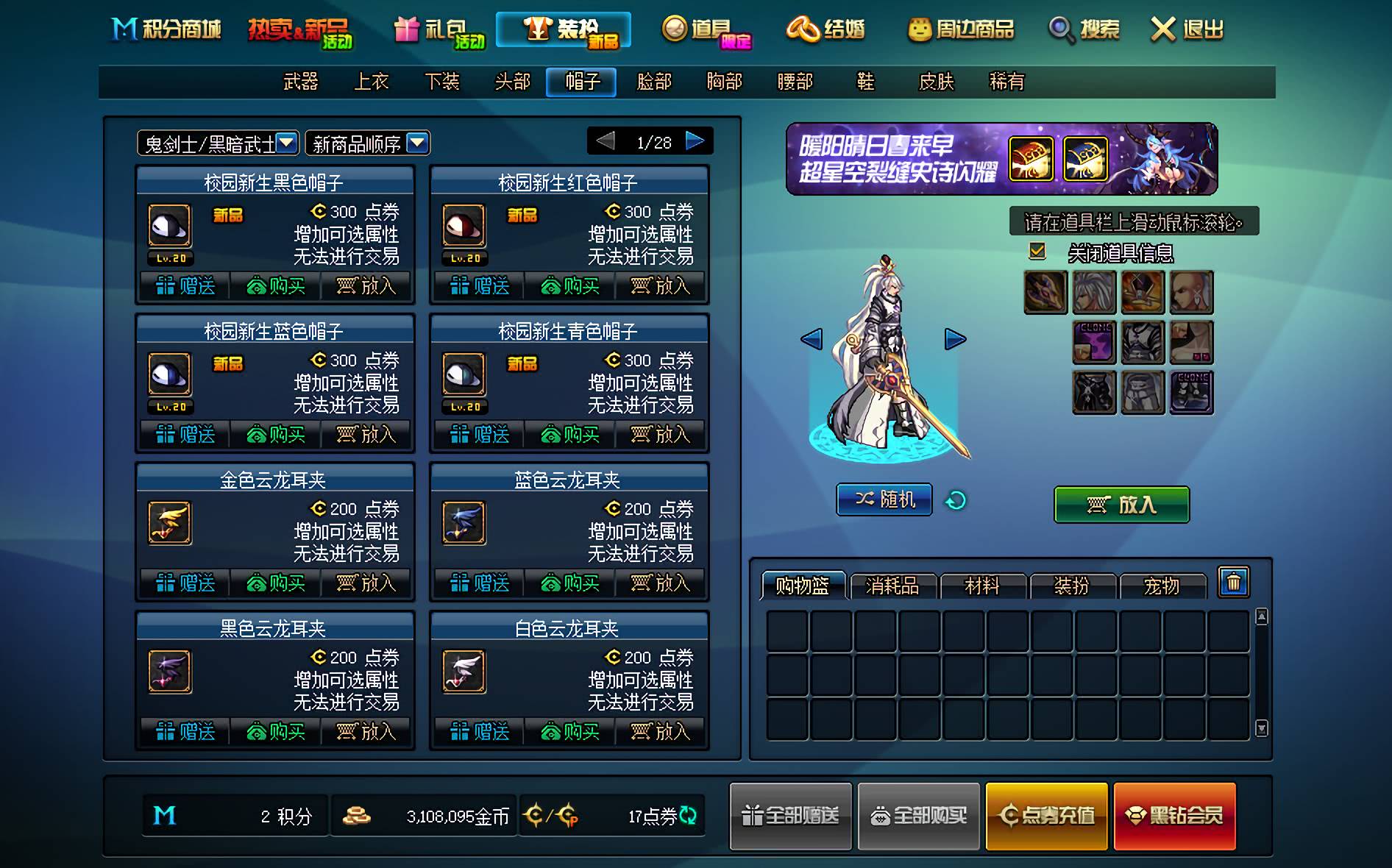Exit the shop with 退出
This screenshot has height=868, width=1392.
[1186, 29]
